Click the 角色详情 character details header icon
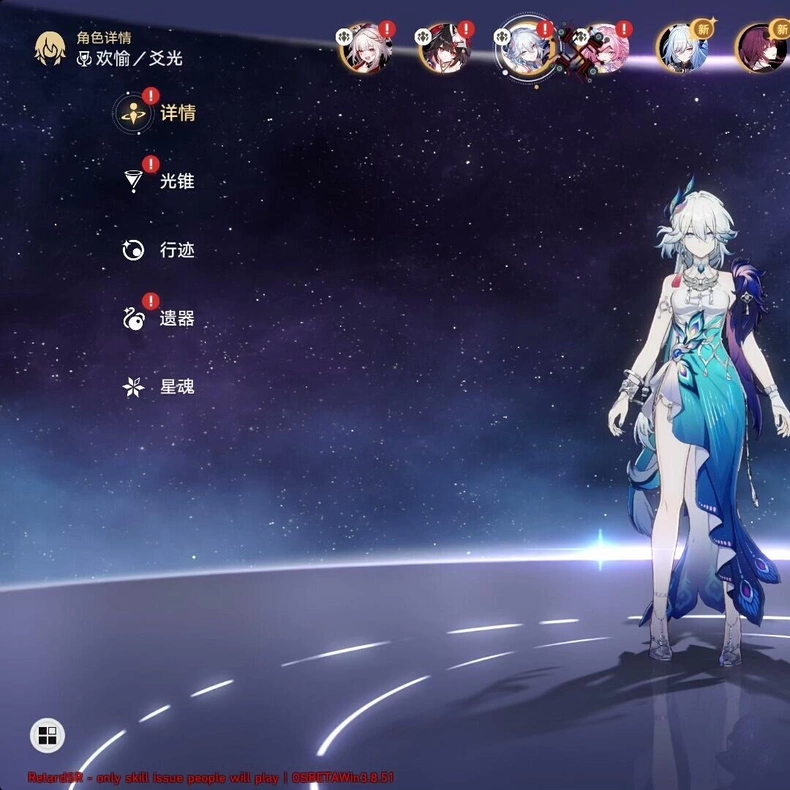 [x=50, y=48]
